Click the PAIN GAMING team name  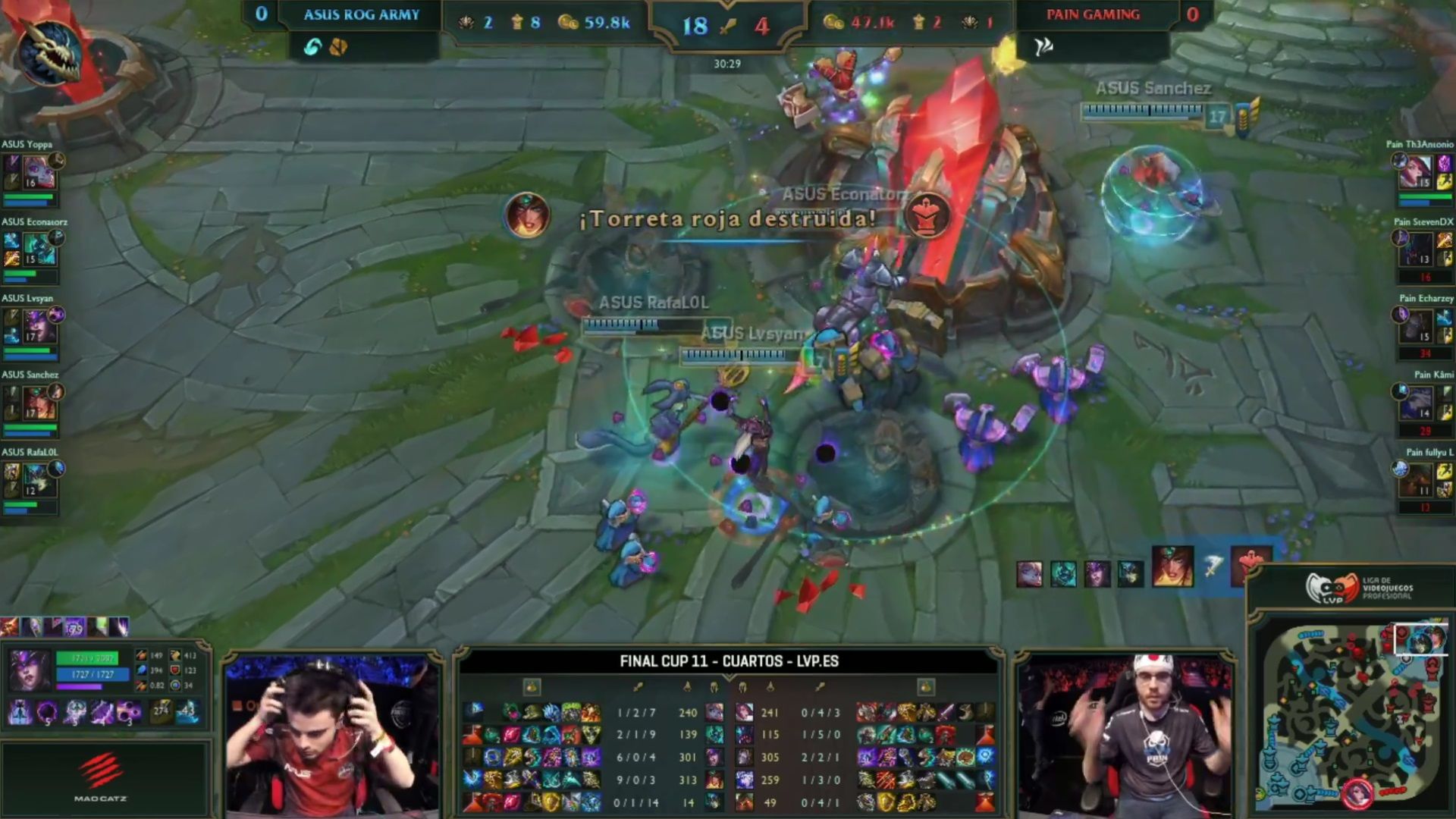tap(1093, 14)
